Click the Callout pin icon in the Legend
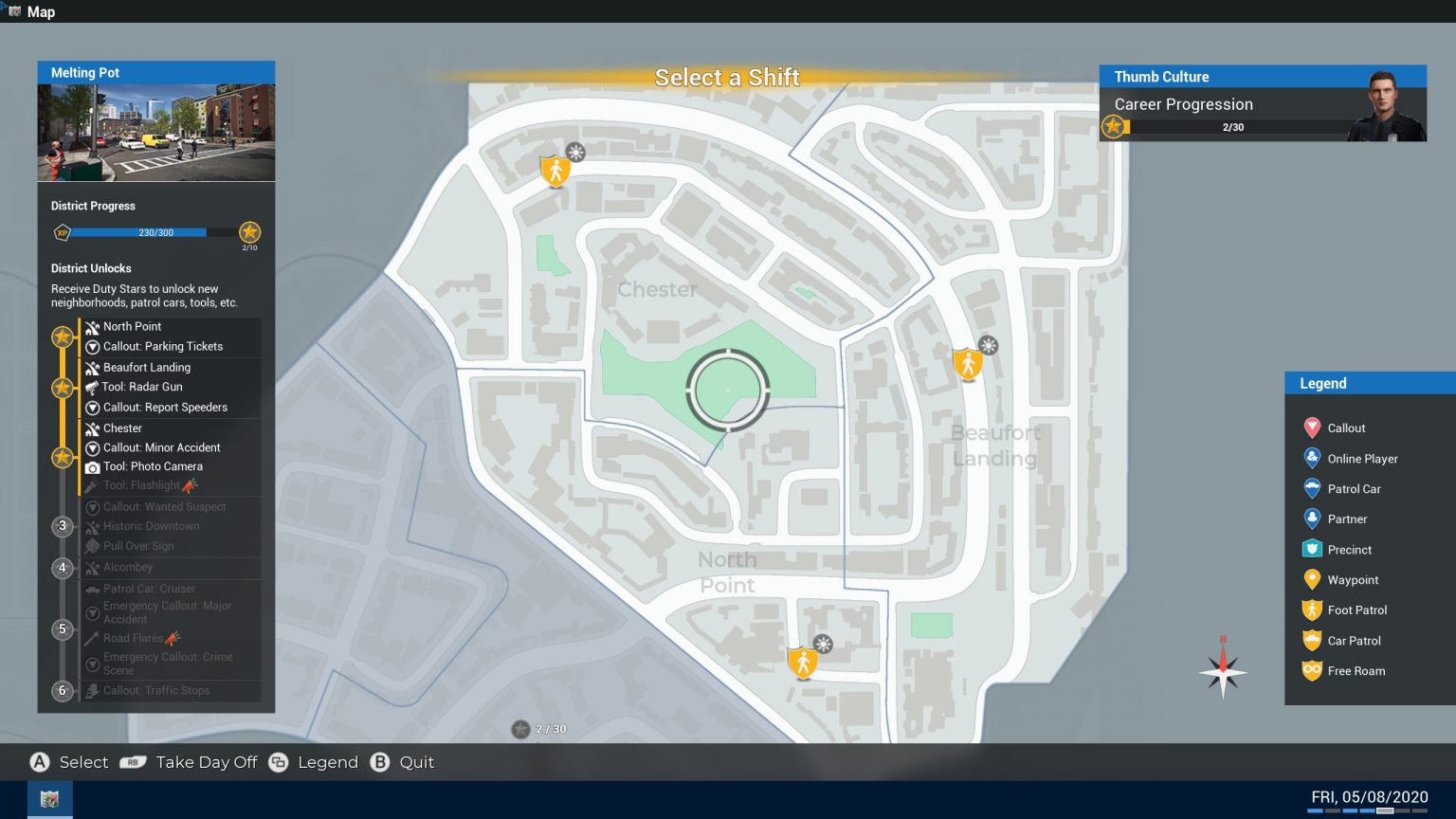This screenshot has height=819, width=1456. coord(1312,428)
